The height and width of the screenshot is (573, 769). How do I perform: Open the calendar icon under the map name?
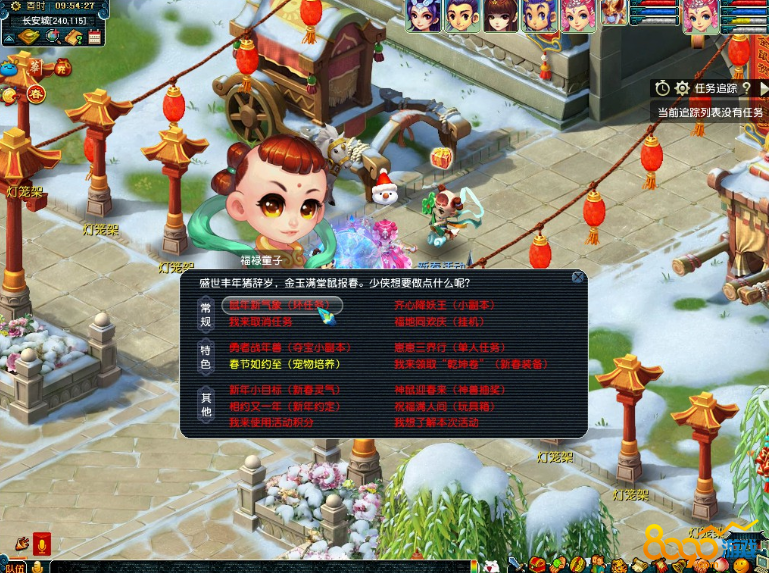point(95,37)
